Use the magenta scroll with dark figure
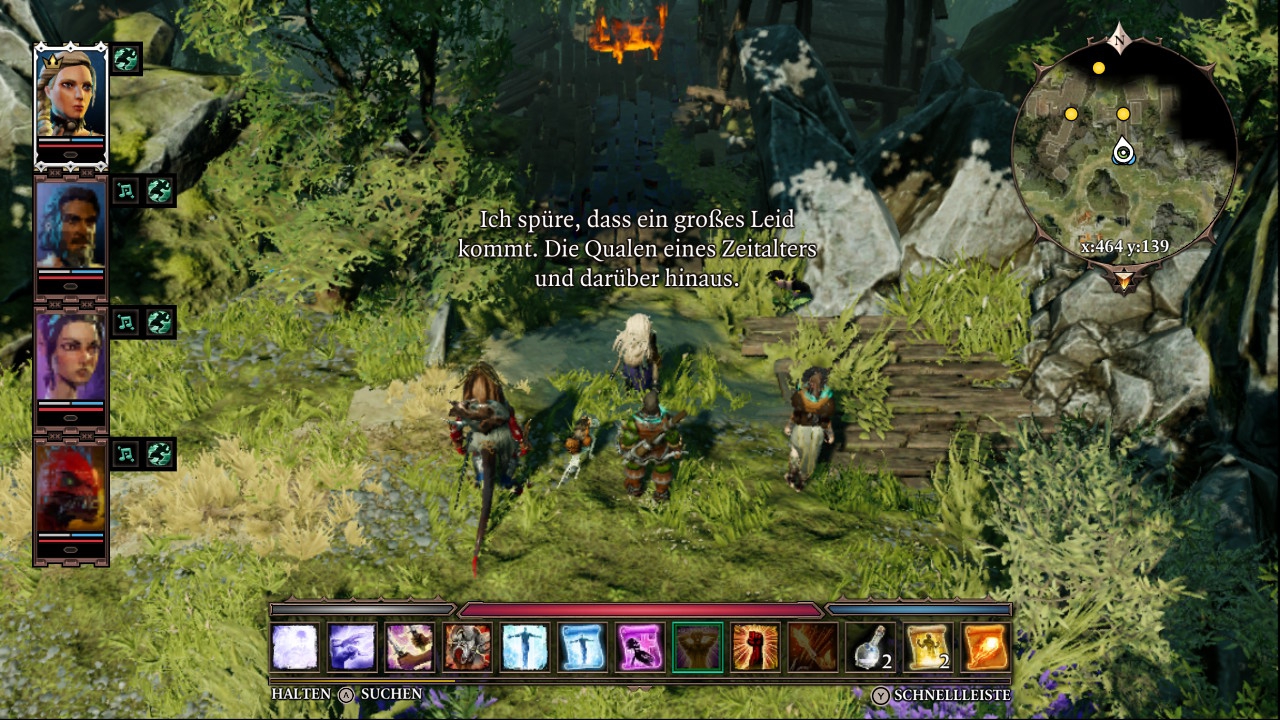This screenshot has height=720, width=1280. [640, 648]
